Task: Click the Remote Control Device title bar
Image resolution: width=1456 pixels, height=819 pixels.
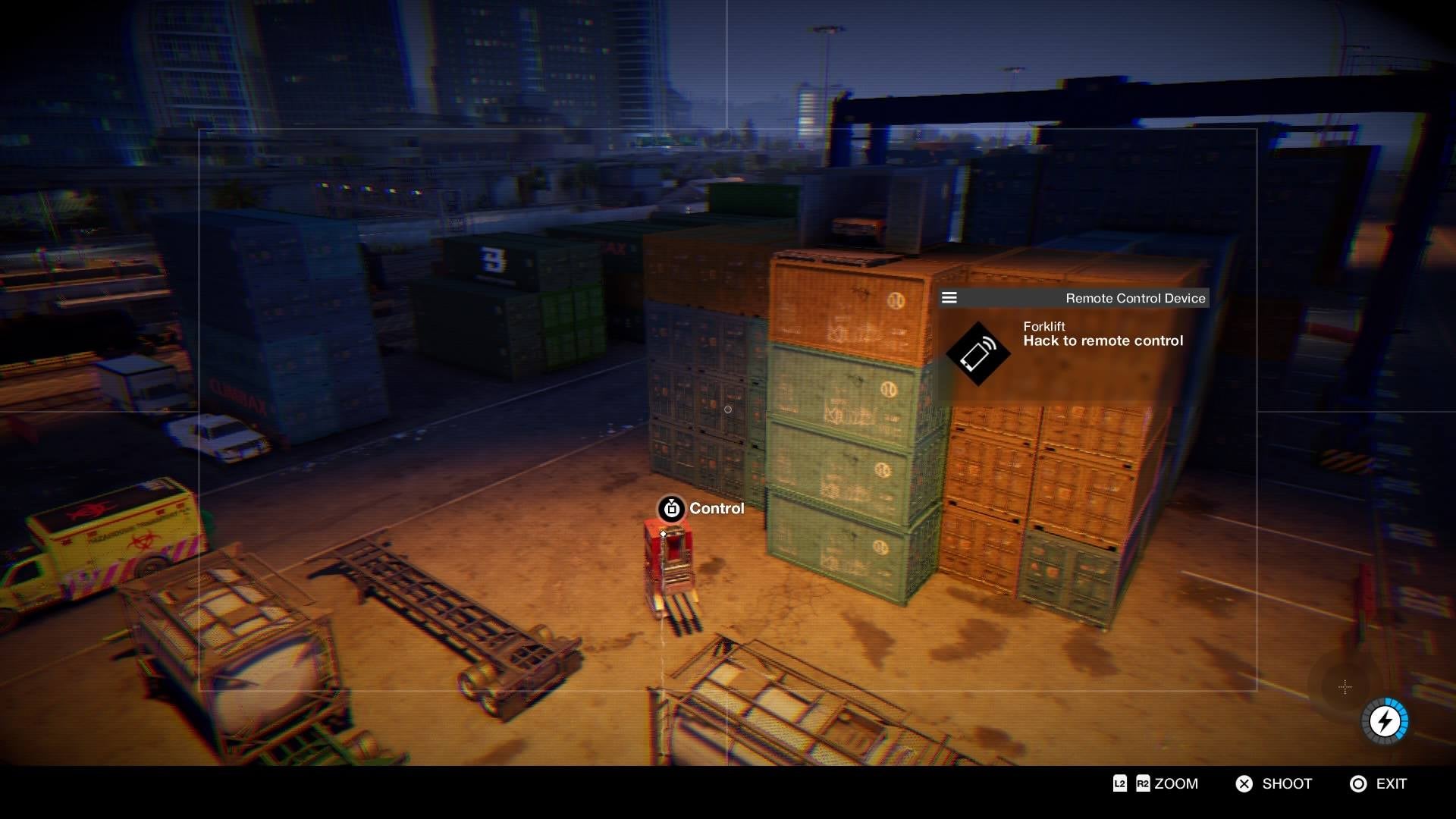Action: (1134, 298)
